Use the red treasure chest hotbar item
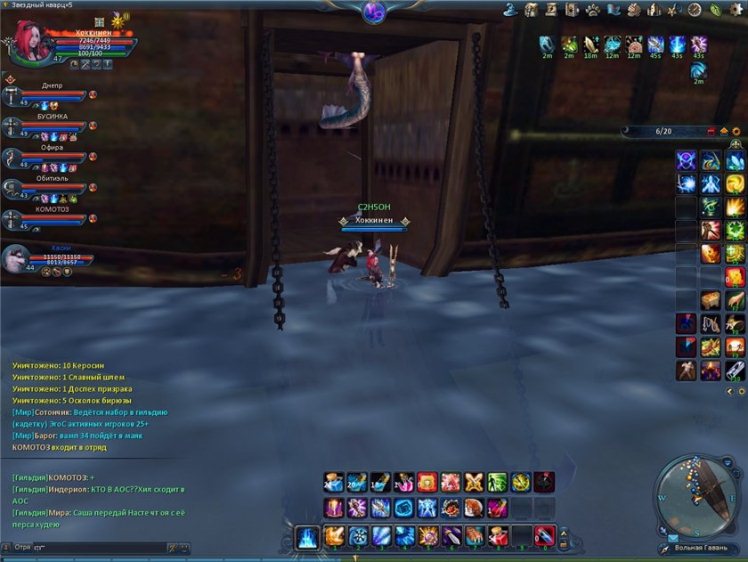Viewport: 748px width, 562px height. (x=427, y=482)
